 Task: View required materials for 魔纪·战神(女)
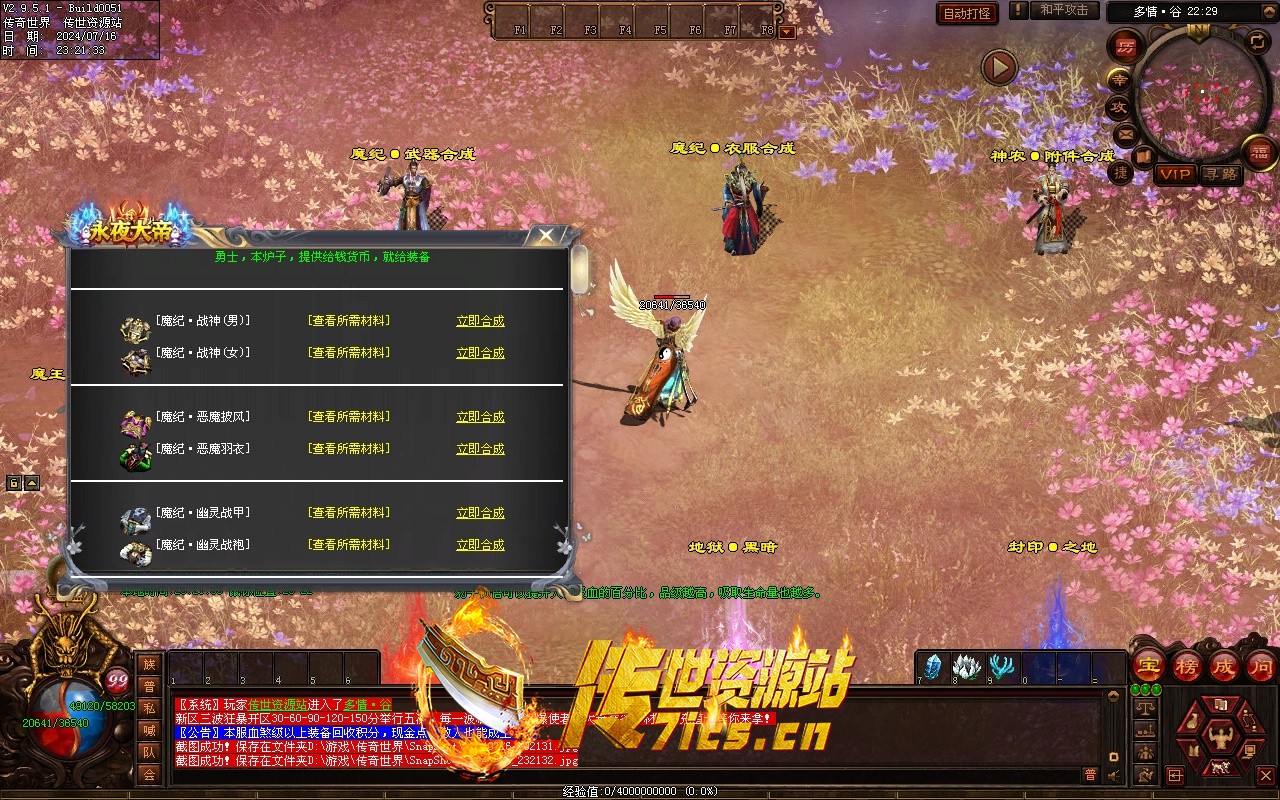(349, 353)
